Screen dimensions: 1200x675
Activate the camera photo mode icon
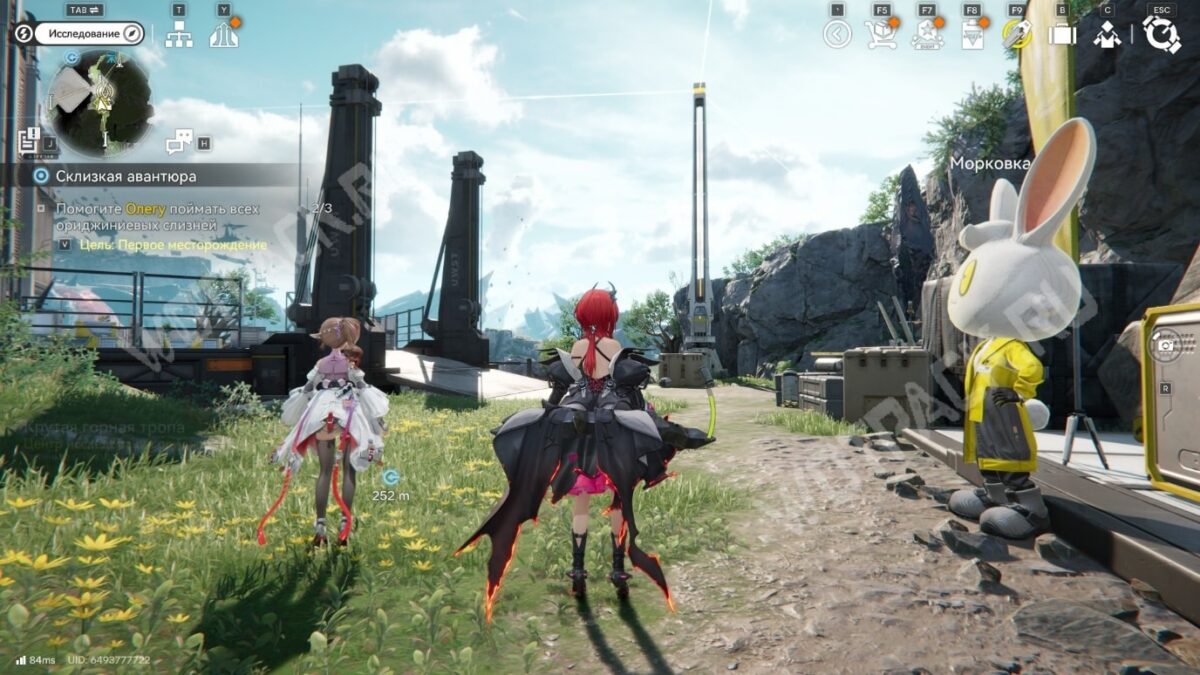1165,345
